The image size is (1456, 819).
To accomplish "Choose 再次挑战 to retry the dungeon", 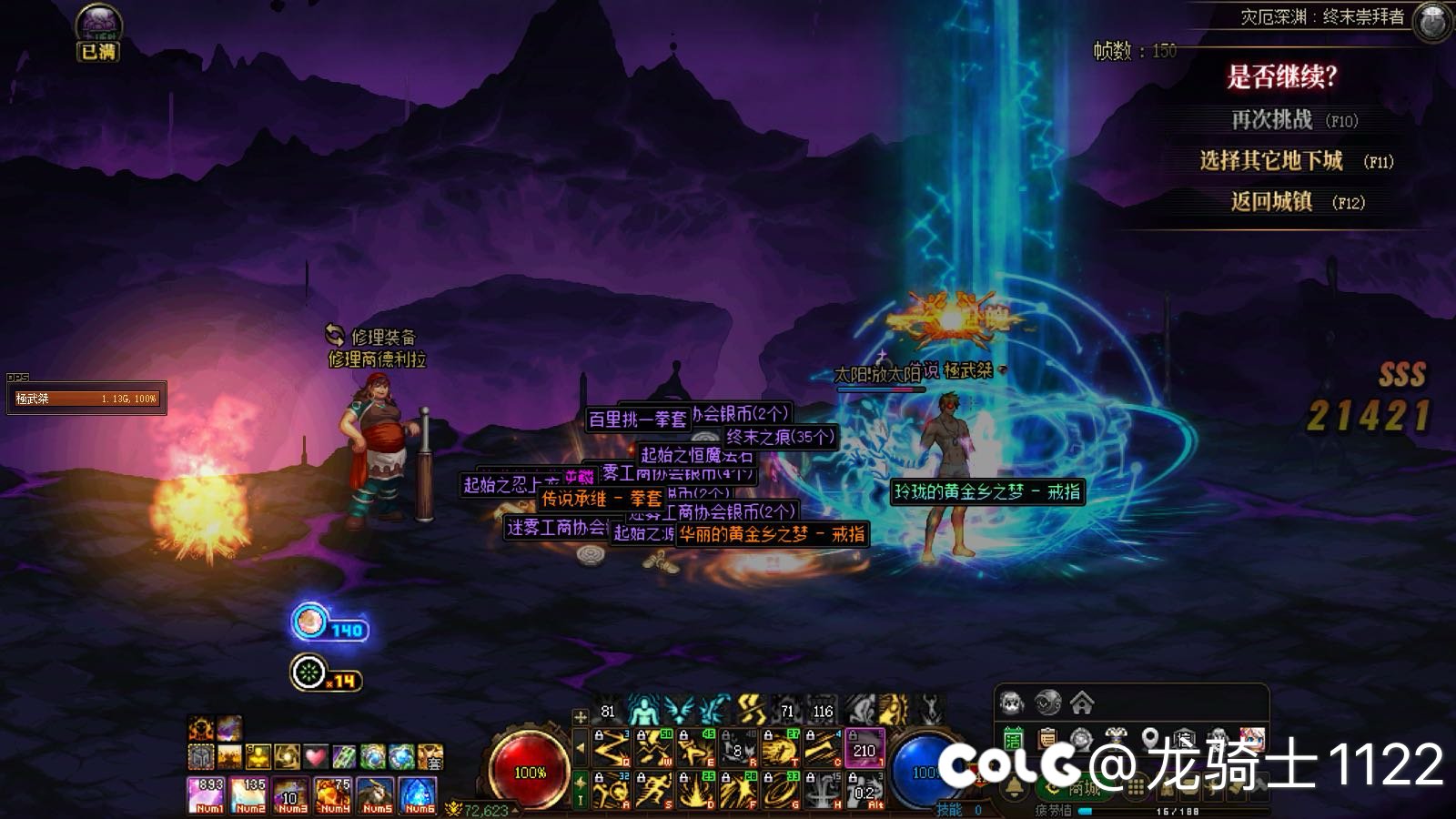I will (1272, 120).
